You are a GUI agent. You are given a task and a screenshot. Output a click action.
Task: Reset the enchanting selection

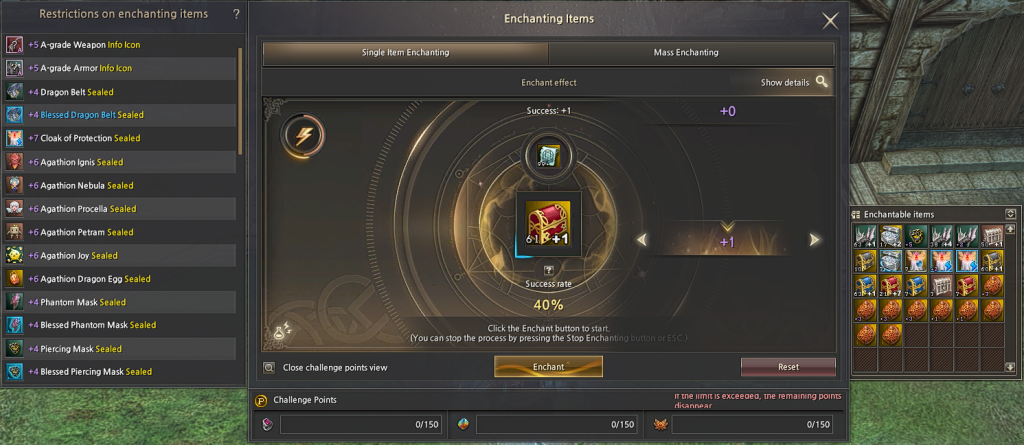[x=788, y=367]
